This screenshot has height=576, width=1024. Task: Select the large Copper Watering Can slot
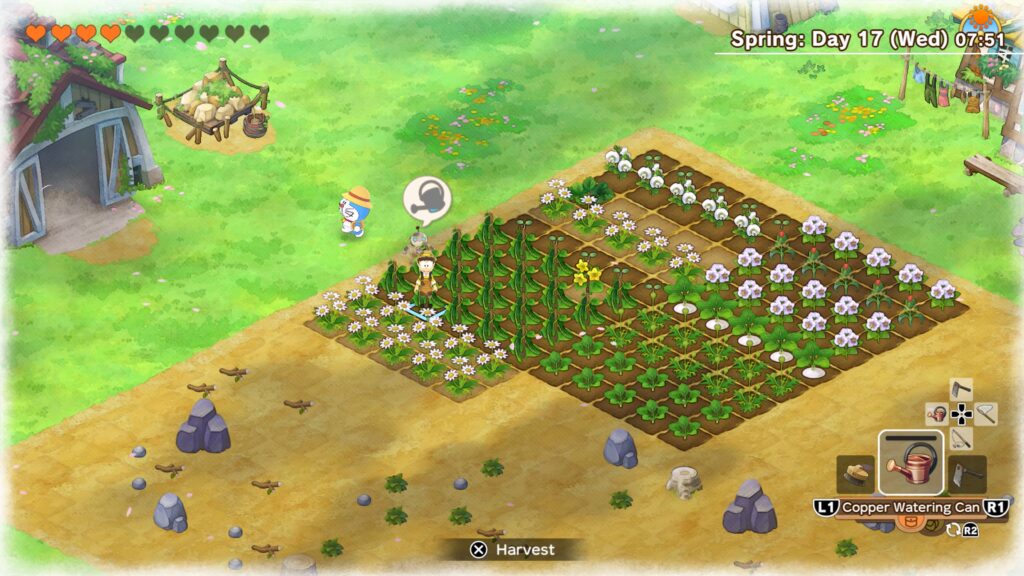910,463
